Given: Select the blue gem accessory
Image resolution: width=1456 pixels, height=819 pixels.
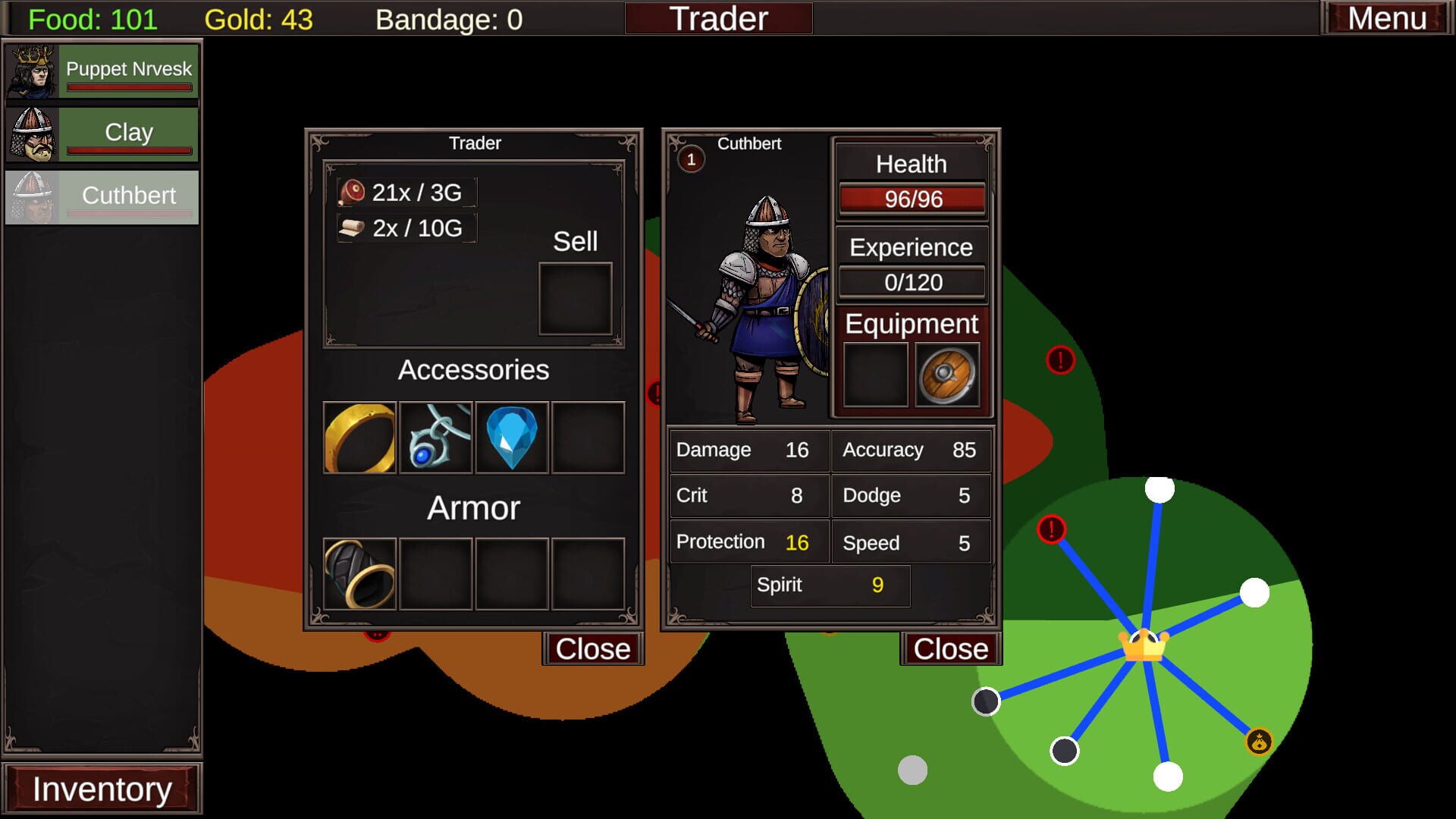Looking at the screenshot, I should pos(512,438).
